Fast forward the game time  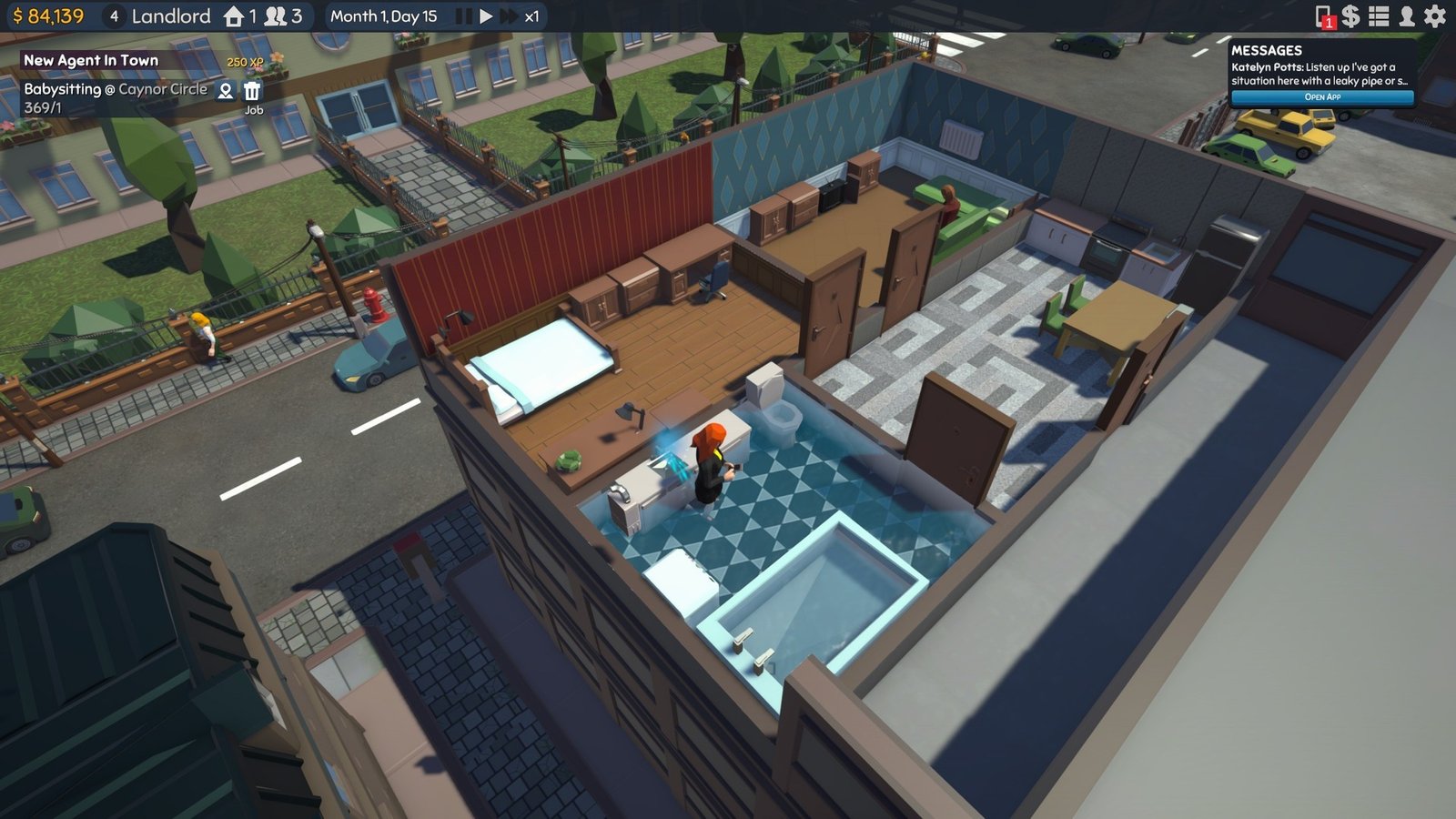tap(508, 15)
